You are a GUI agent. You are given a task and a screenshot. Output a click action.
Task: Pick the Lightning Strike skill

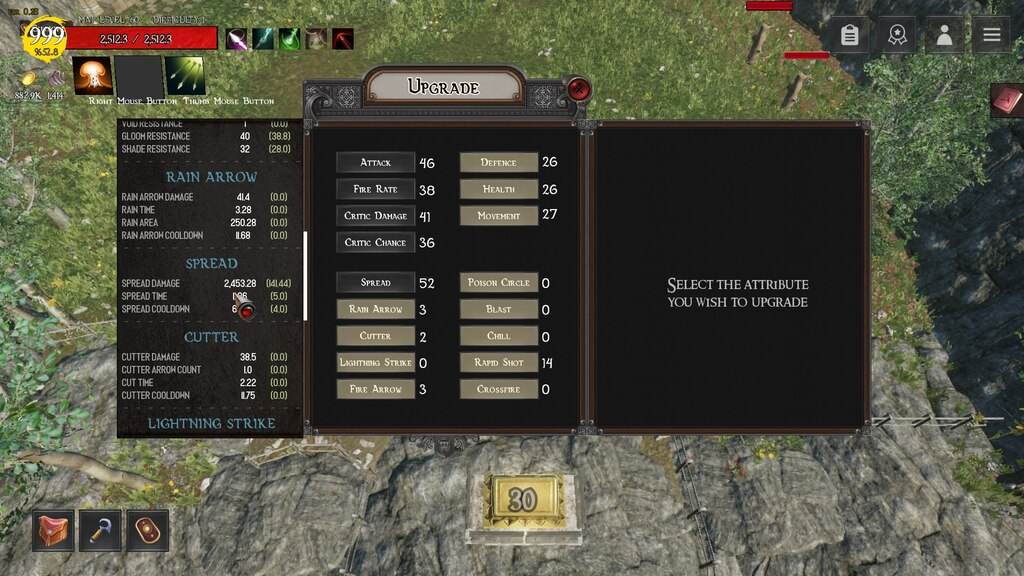point(376,363)
